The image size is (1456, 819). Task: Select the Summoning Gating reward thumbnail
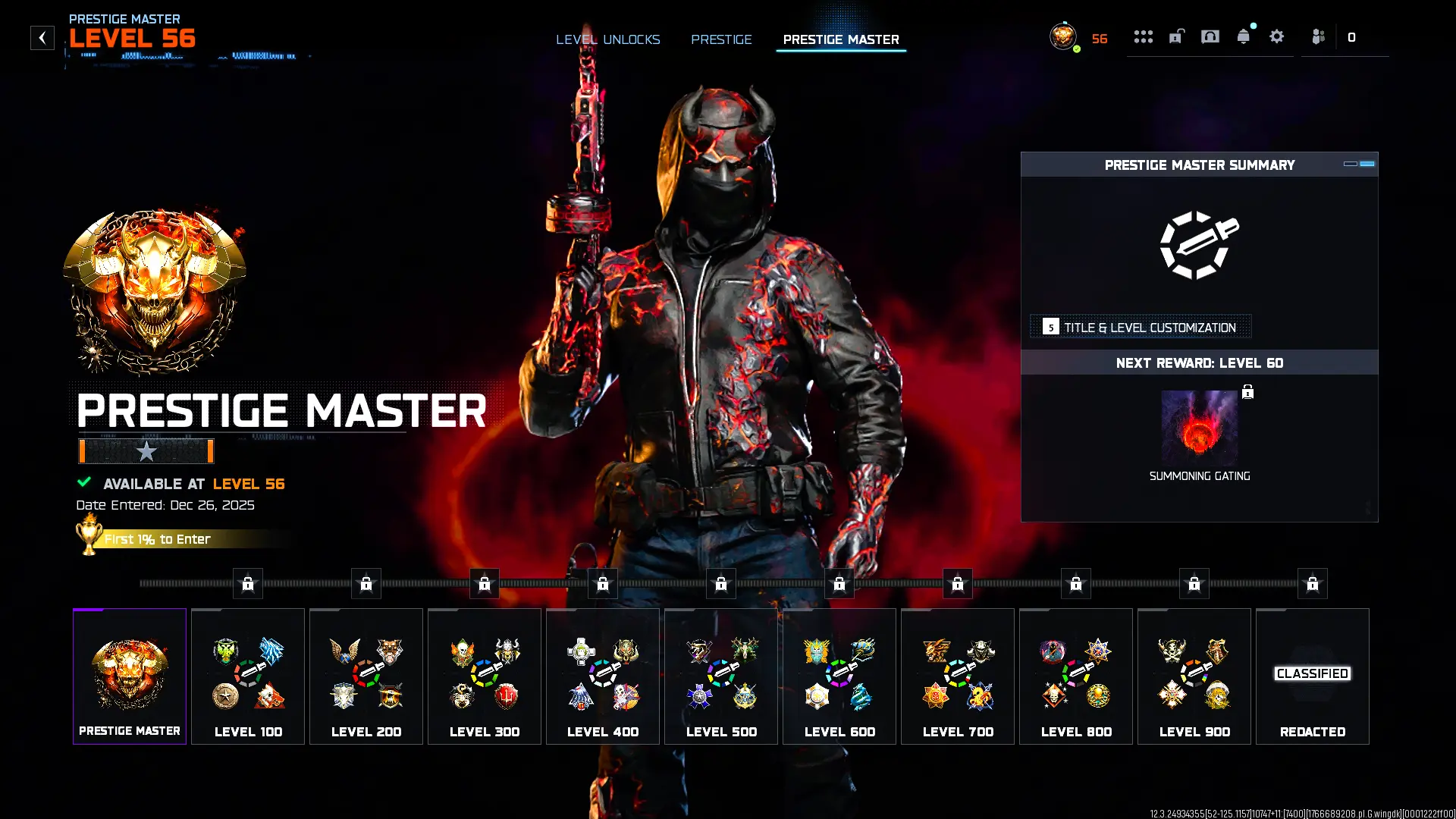tap(1200, 428)
